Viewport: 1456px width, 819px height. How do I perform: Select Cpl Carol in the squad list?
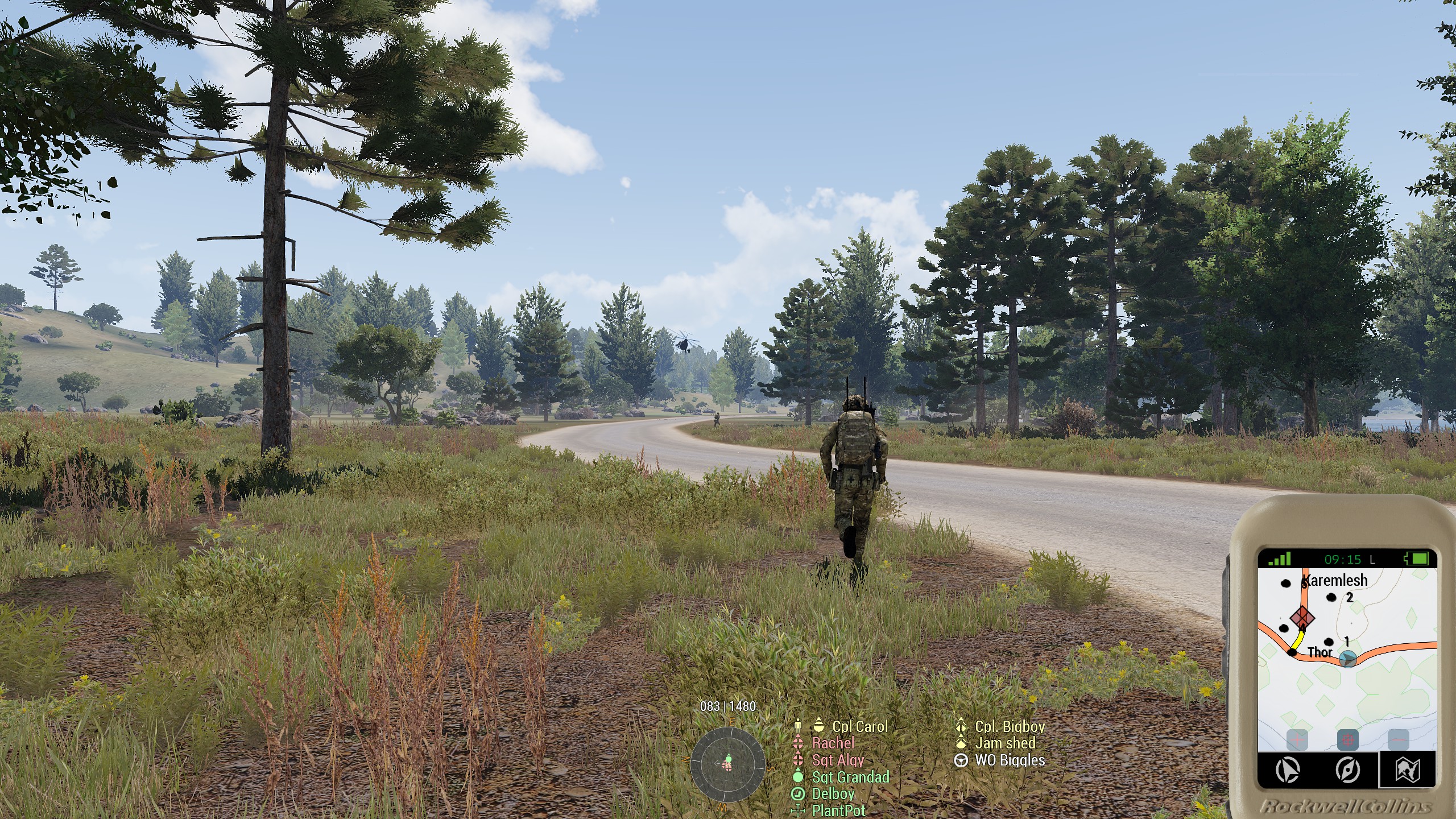(x=859, y=726)
